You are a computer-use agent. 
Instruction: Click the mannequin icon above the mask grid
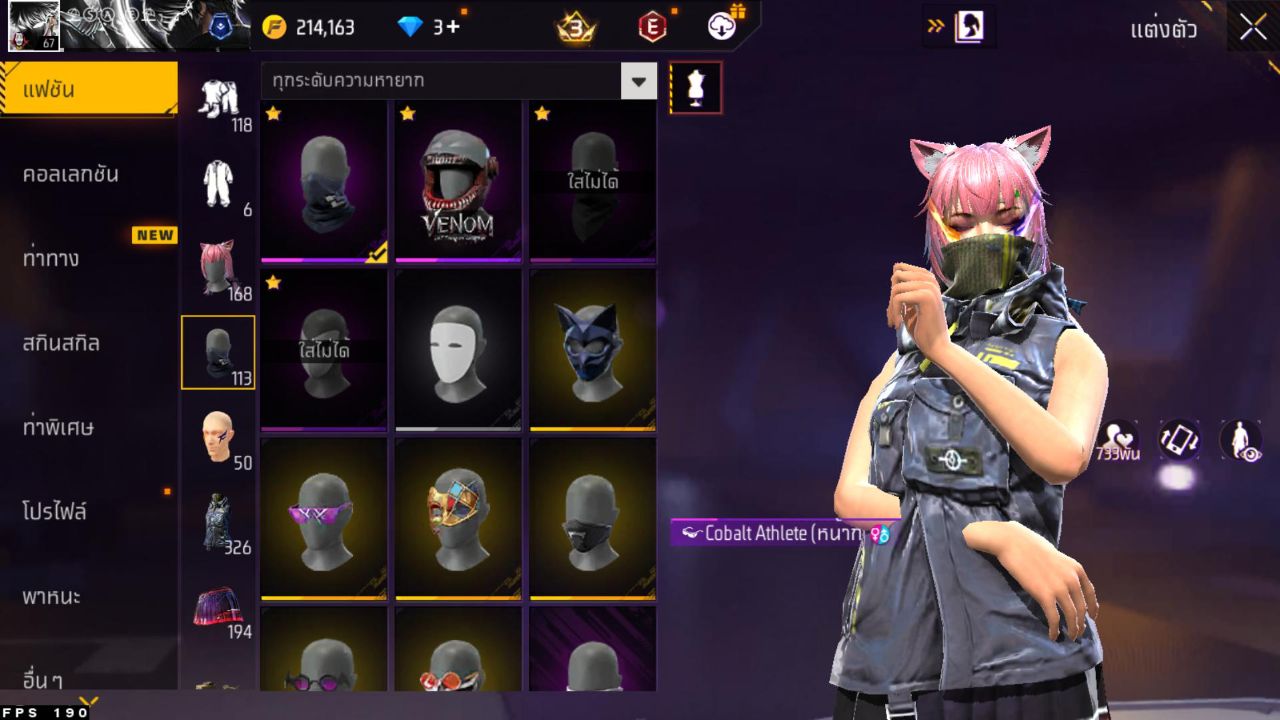click(x=695, y=87)
